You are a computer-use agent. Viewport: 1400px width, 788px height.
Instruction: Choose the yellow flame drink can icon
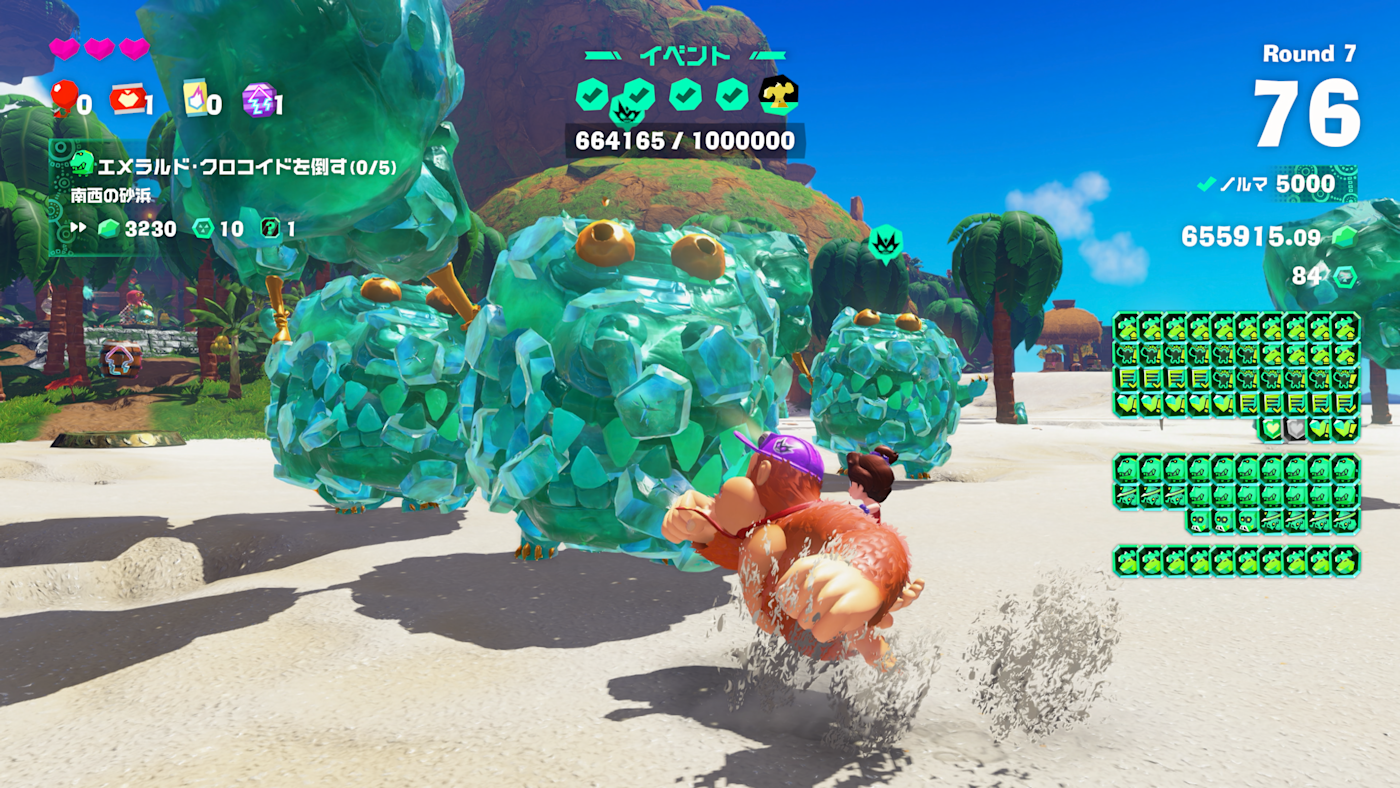[195, 98]
